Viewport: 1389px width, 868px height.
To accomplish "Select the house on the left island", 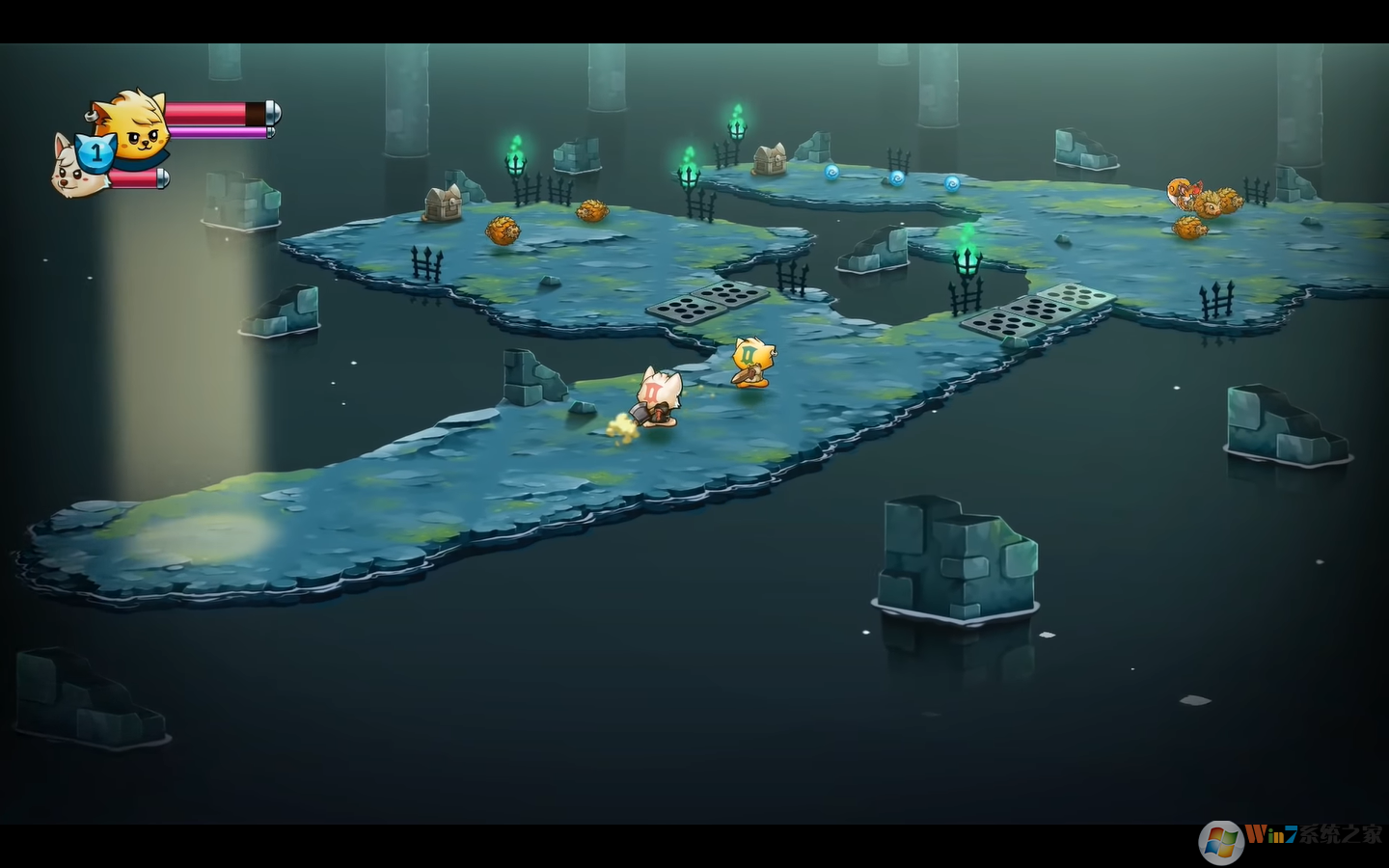I will [444, 203].
